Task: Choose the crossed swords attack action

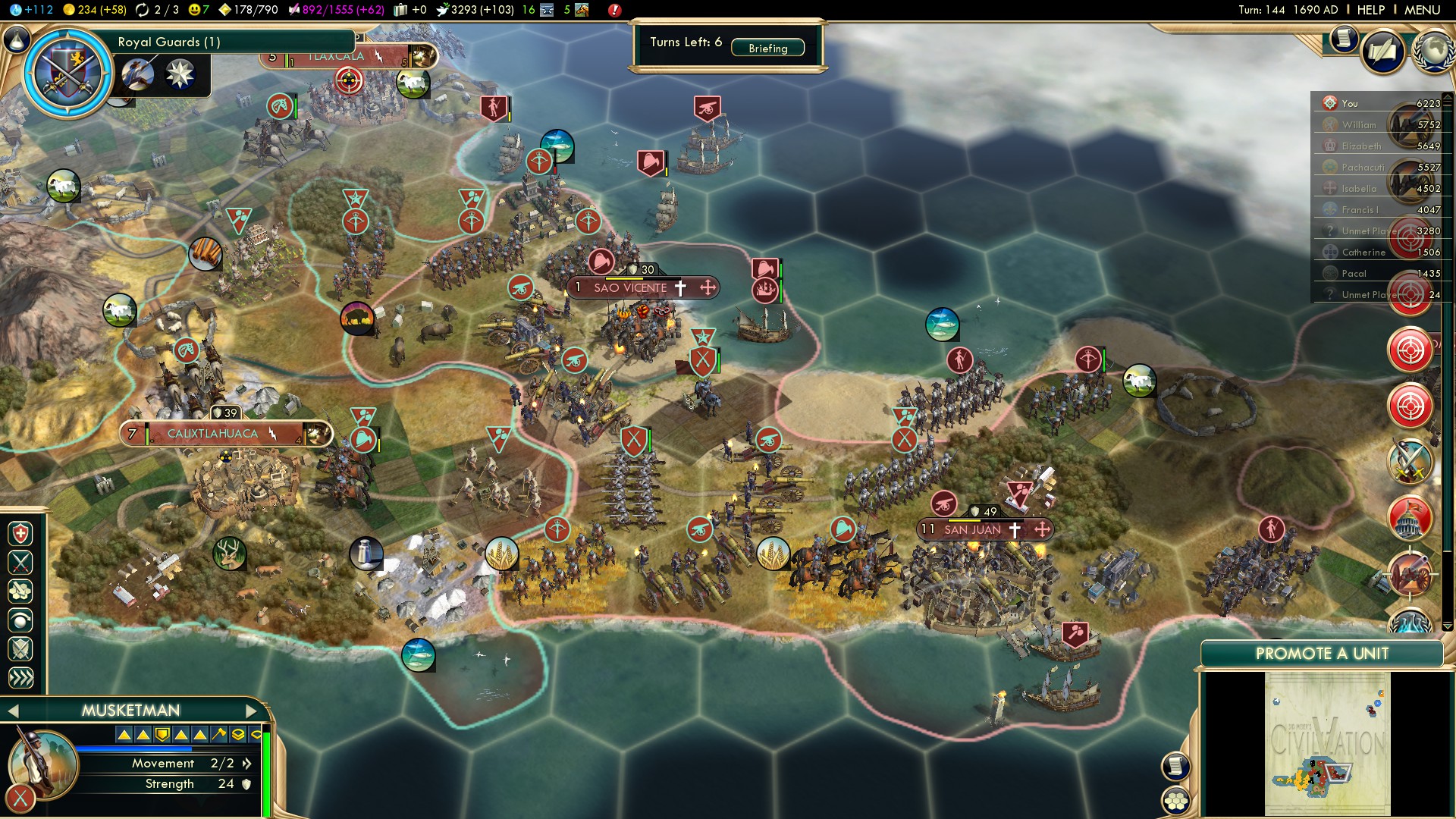Action: tap(20, 562)
